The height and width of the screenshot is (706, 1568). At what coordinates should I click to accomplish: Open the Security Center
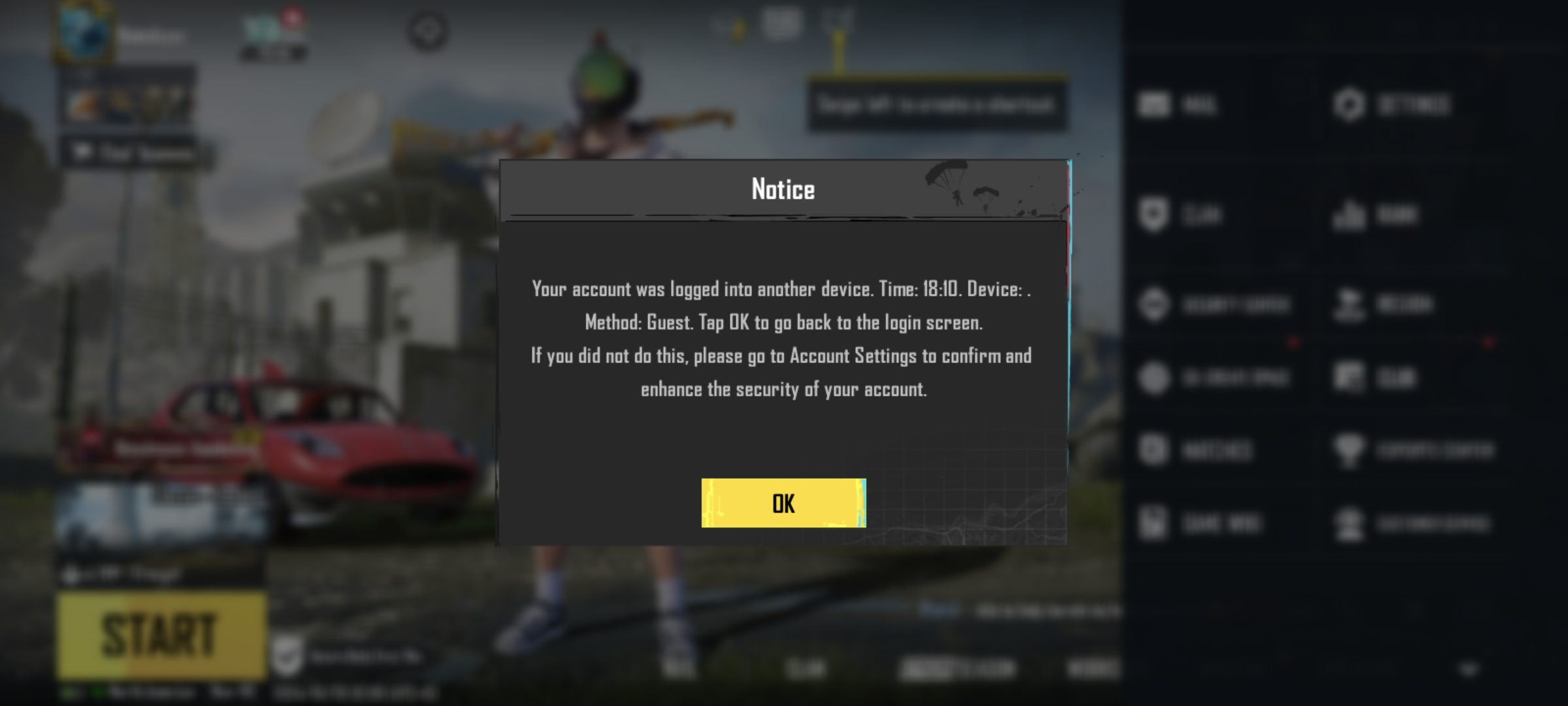pyautogui.click(x=1196, y=305)
